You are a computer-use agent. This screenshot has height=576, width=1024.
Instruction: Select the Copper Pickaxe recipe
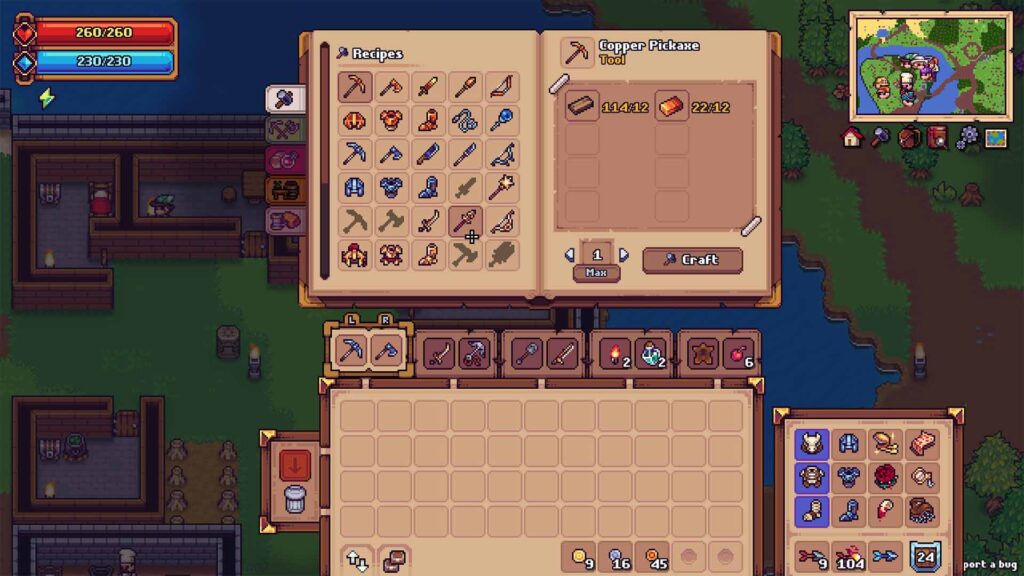[355, 87]
